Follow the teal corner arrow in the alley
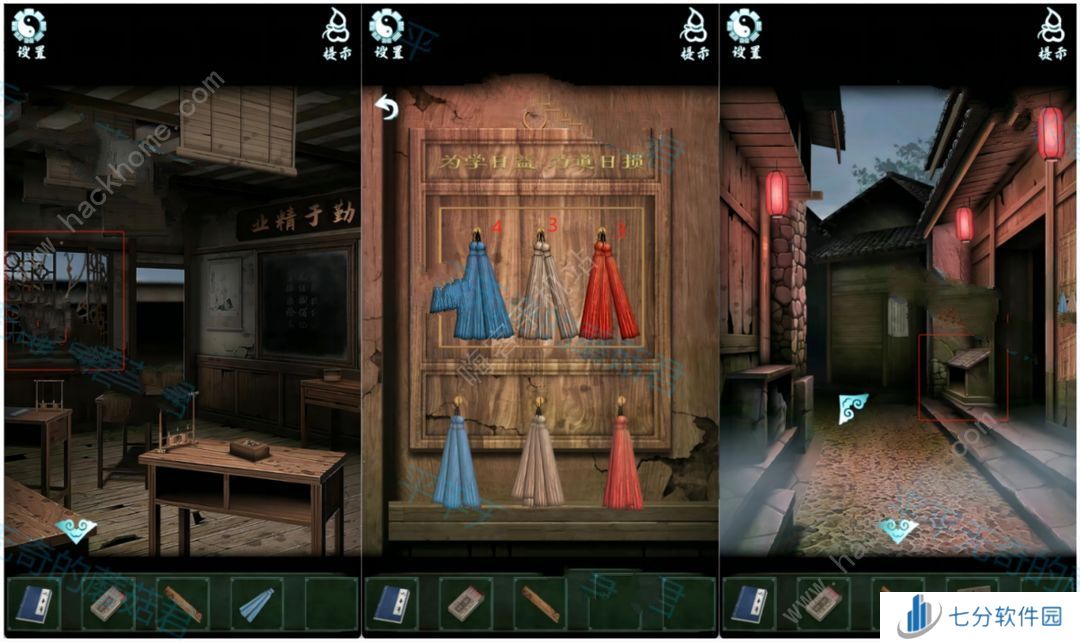The height and width of the screenshot is (642, 1080). 853,407
